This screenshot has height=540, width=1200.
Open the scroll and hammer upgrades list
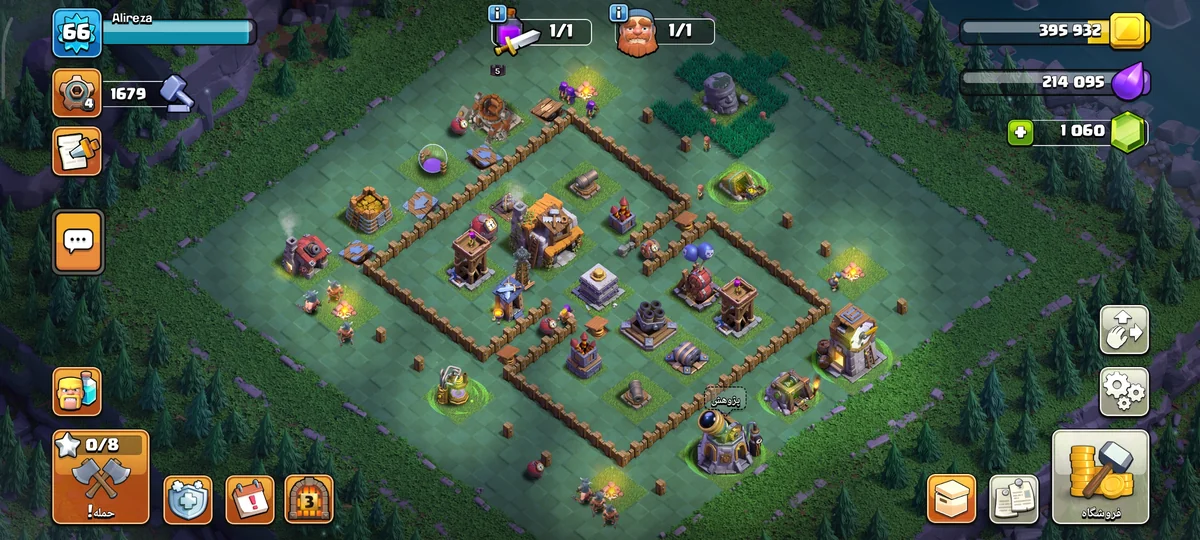pos(77,152)
